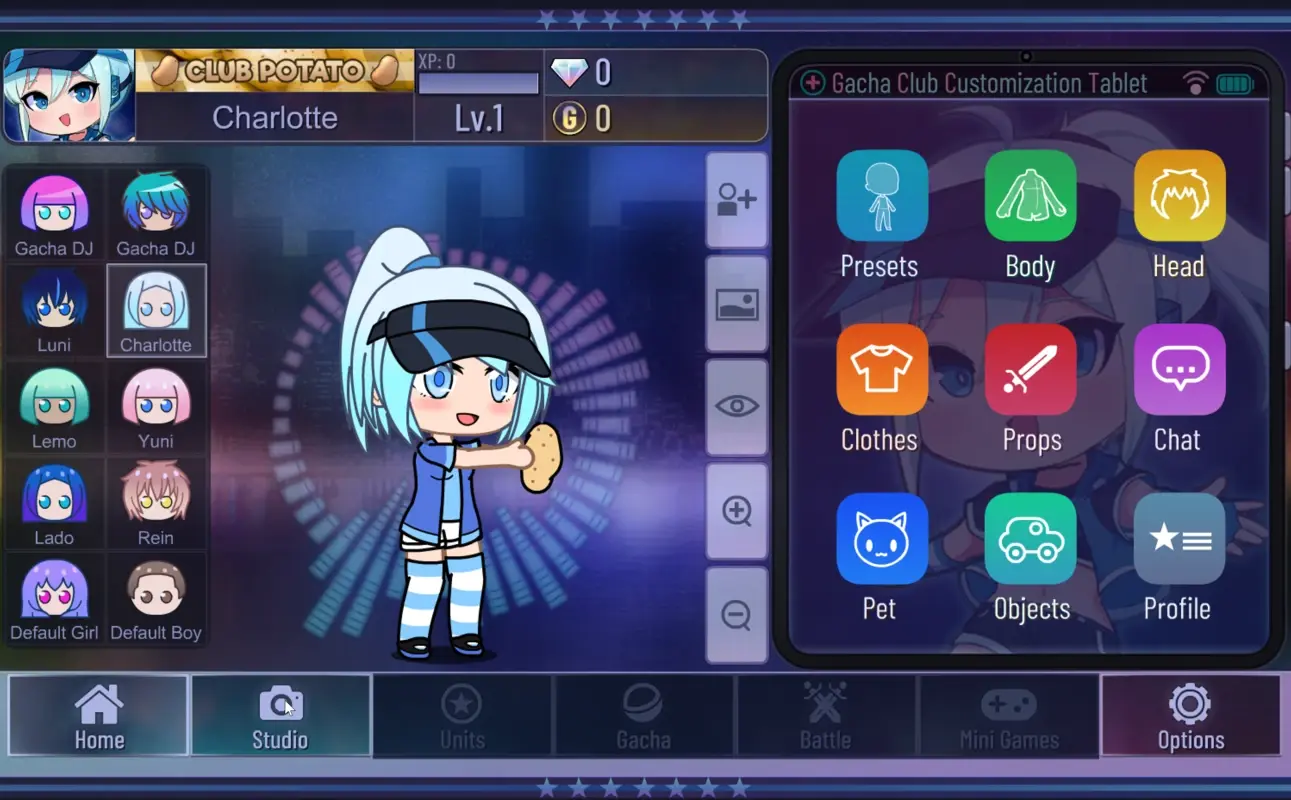Screen dimensions: 1291x800
Task: Open the Presets customization menu
Action: point(881,195)
